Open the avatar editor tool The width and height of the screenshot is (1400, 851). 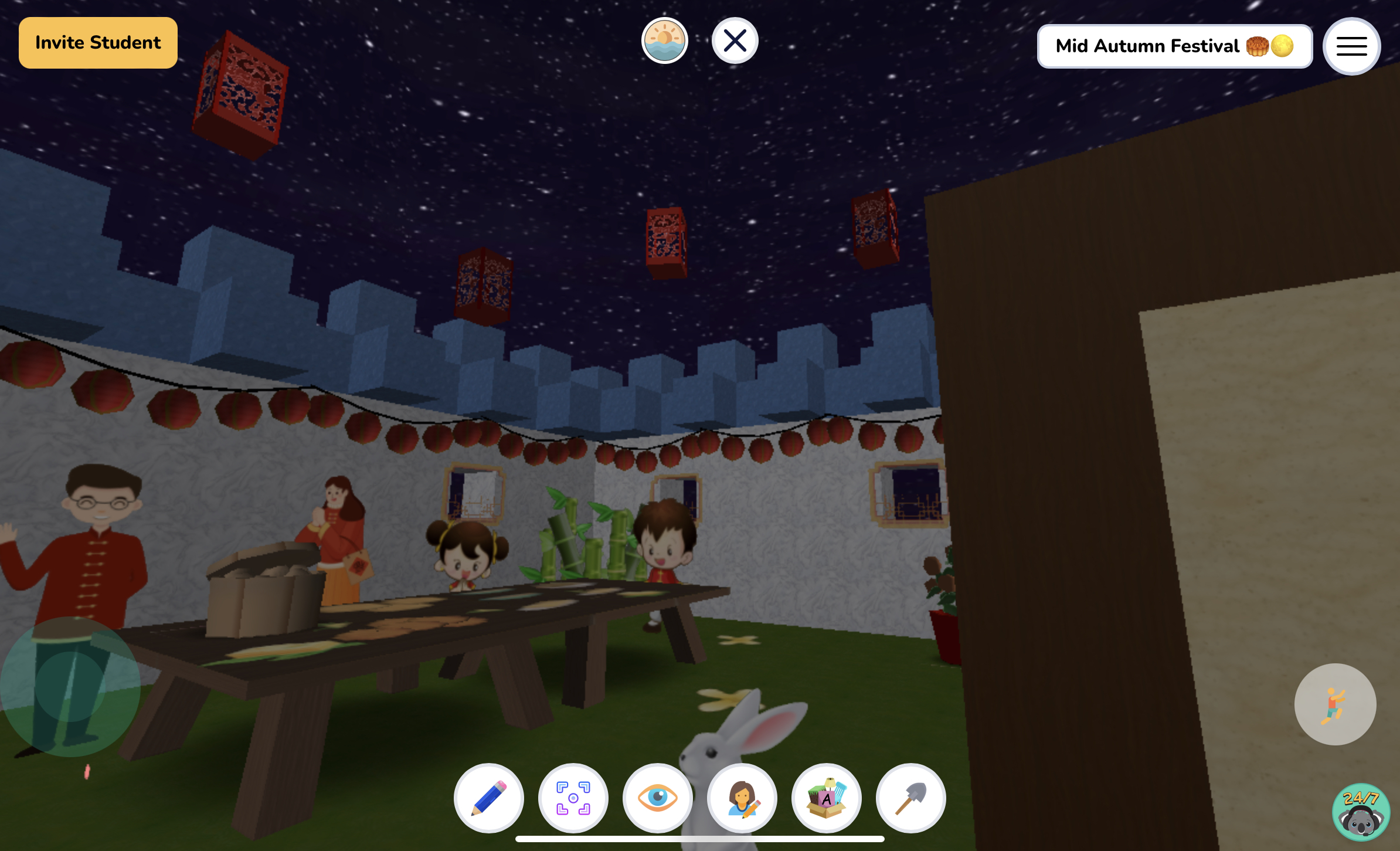click(742, 798)
